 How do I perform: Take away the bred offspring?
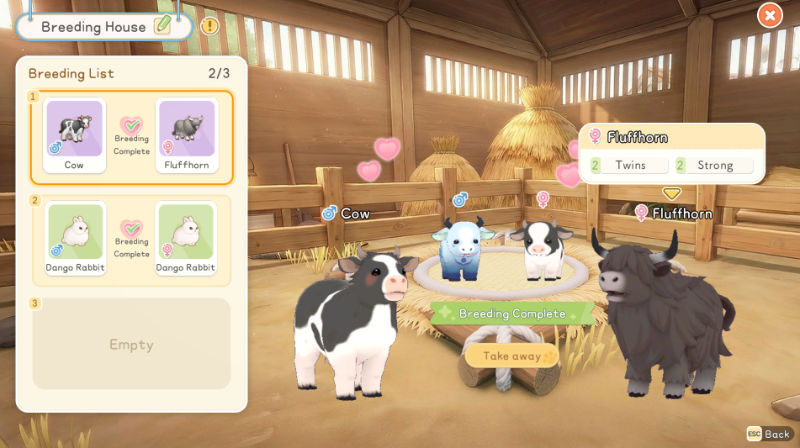[511, 355]
